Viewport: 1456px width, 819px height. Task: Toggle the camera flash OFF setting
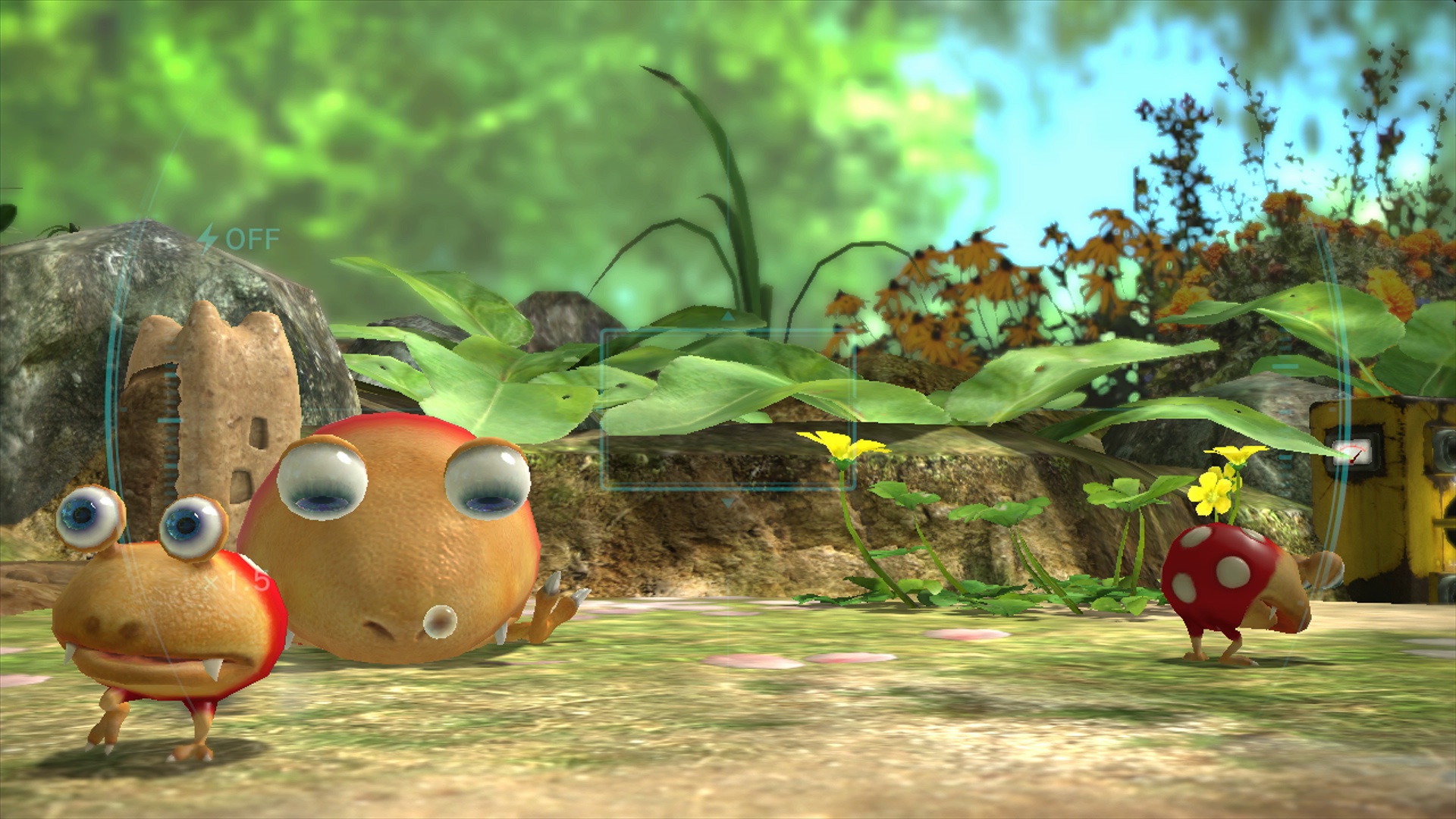[239, 239]
